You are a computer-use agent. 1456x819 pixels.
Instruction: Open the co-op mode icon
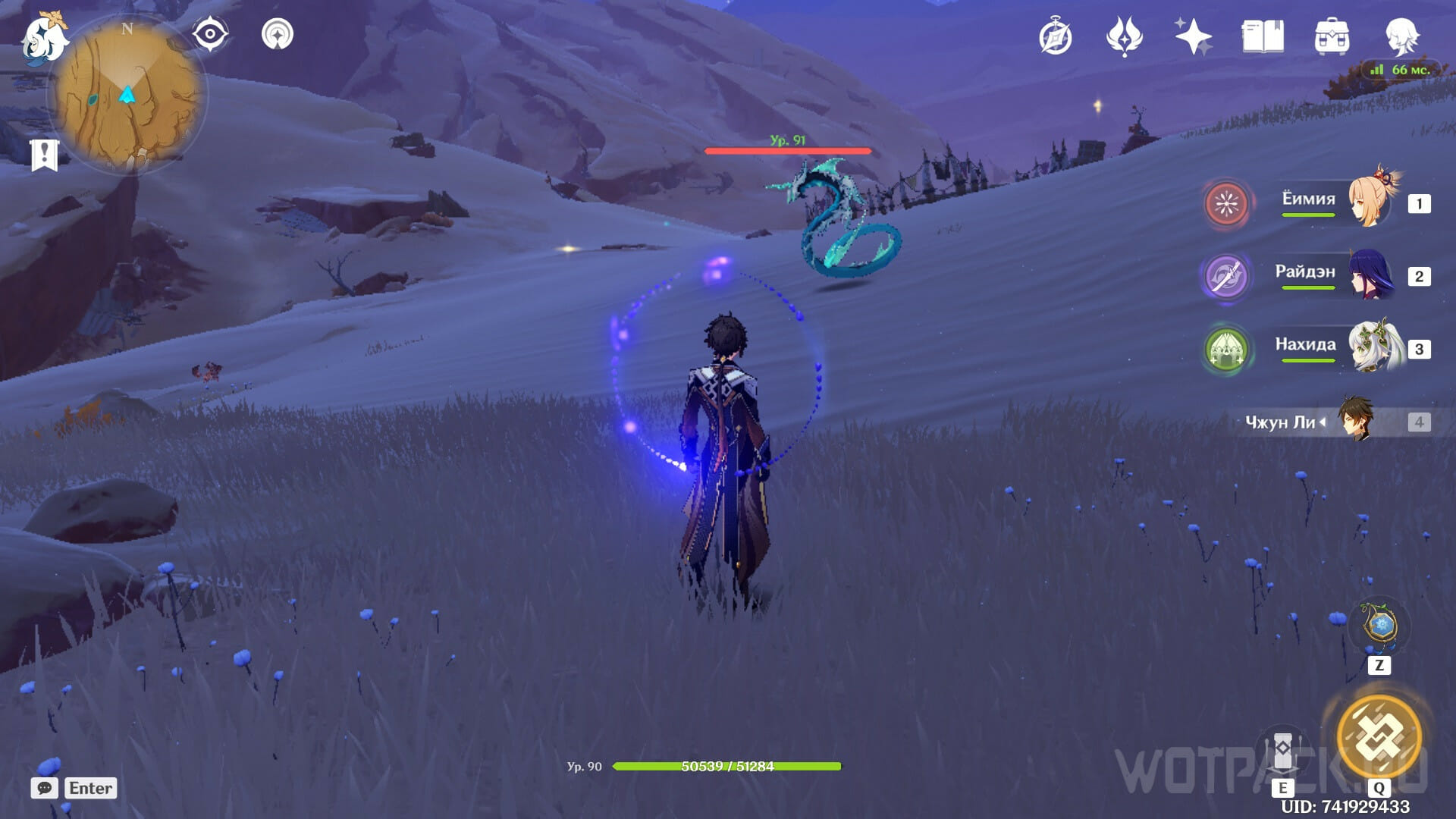(278, 35)
